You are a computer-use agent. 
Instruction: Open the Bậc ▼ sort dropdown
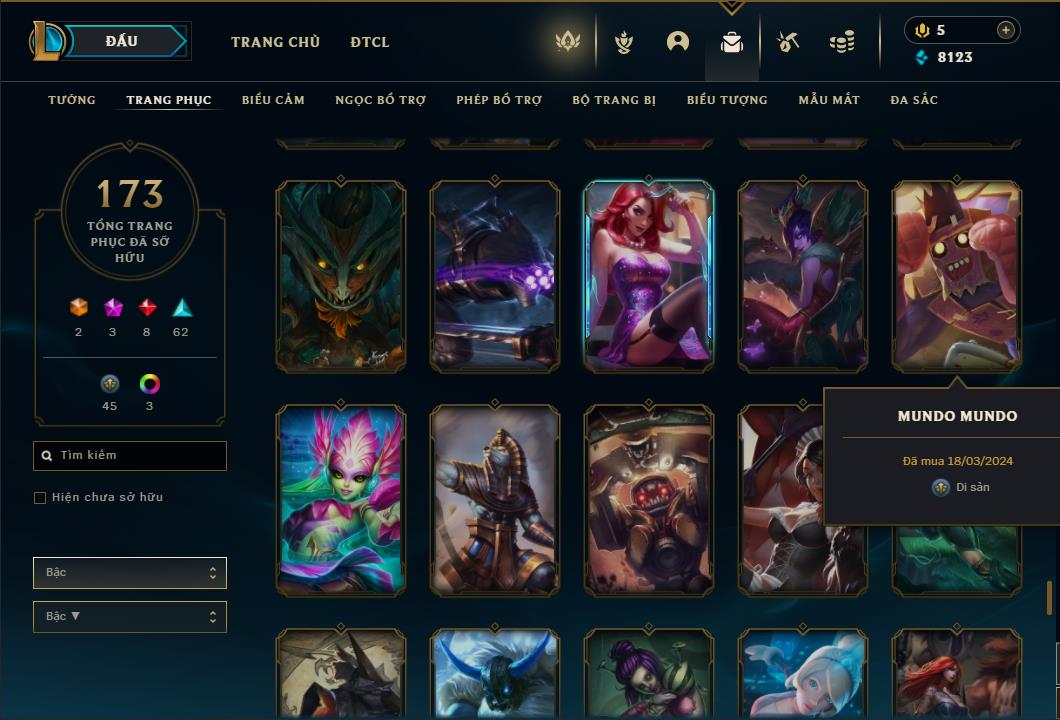[x=130, y=617]
